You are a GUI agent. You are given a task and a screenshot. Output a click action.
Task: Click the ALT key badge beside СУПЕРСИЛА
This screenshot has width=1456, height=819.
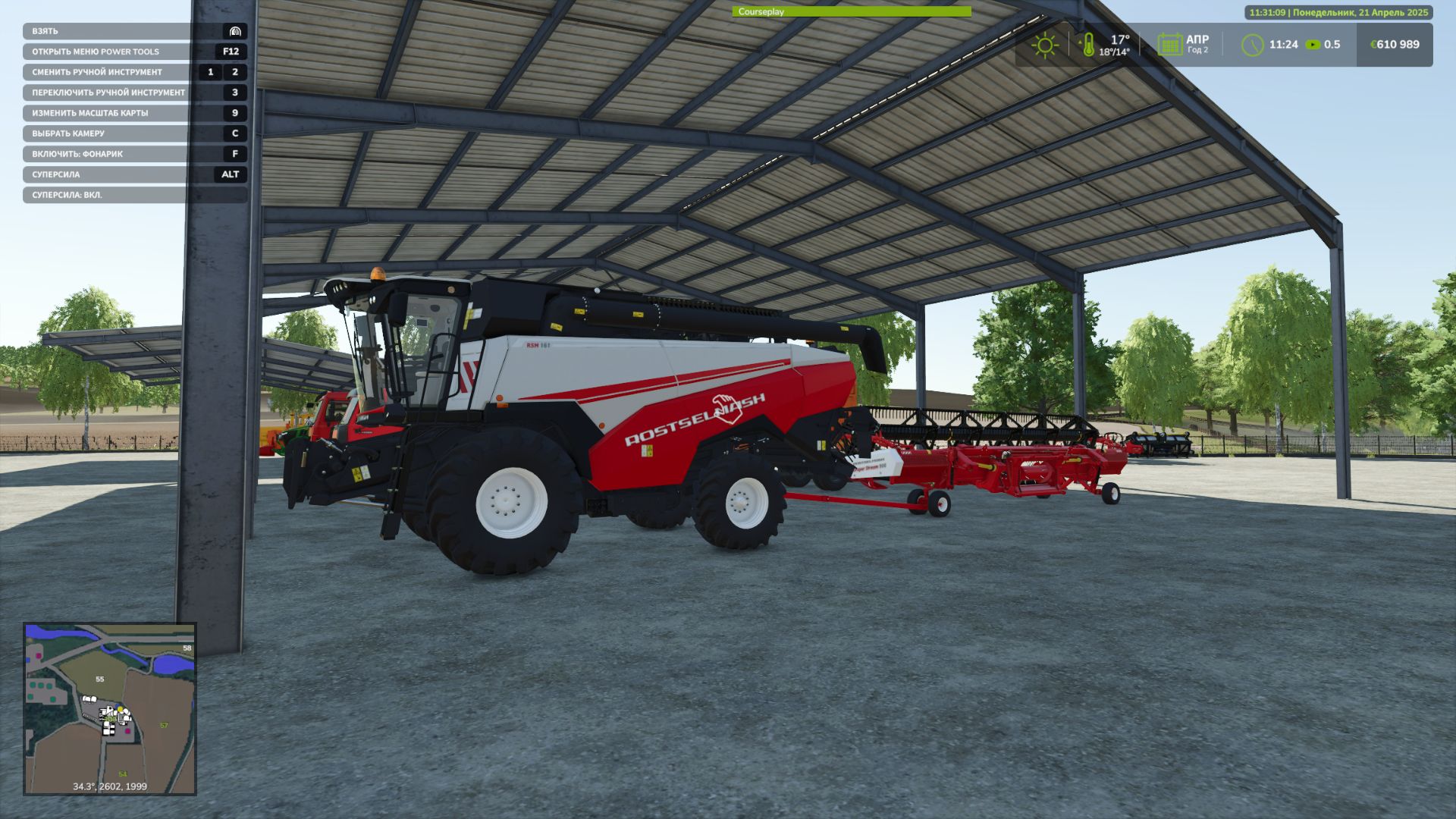(230, 174)
